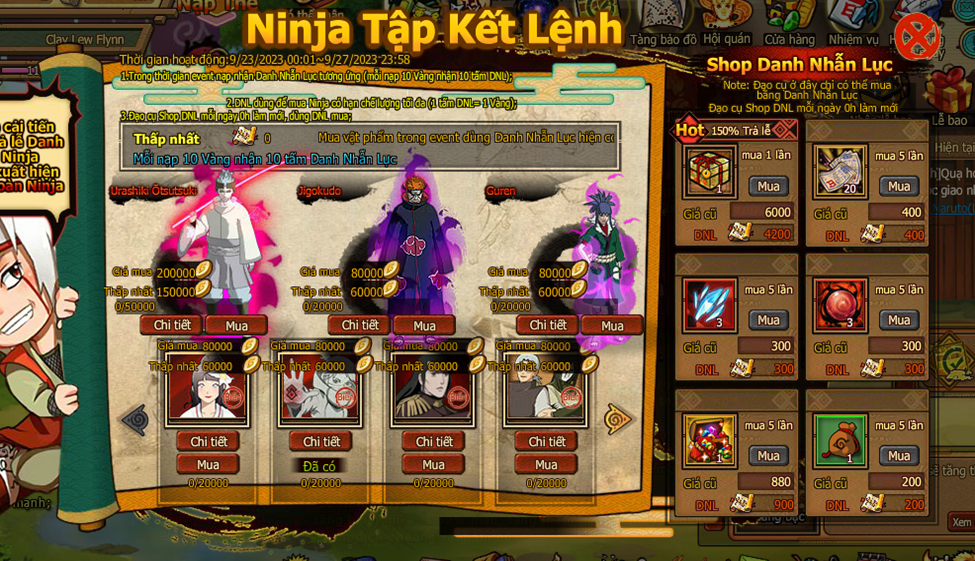The height and width of the screenshot is (561, 975).
Task: Click Mua under the ninja portrait with epaulettes
Action: coord(433,464)
